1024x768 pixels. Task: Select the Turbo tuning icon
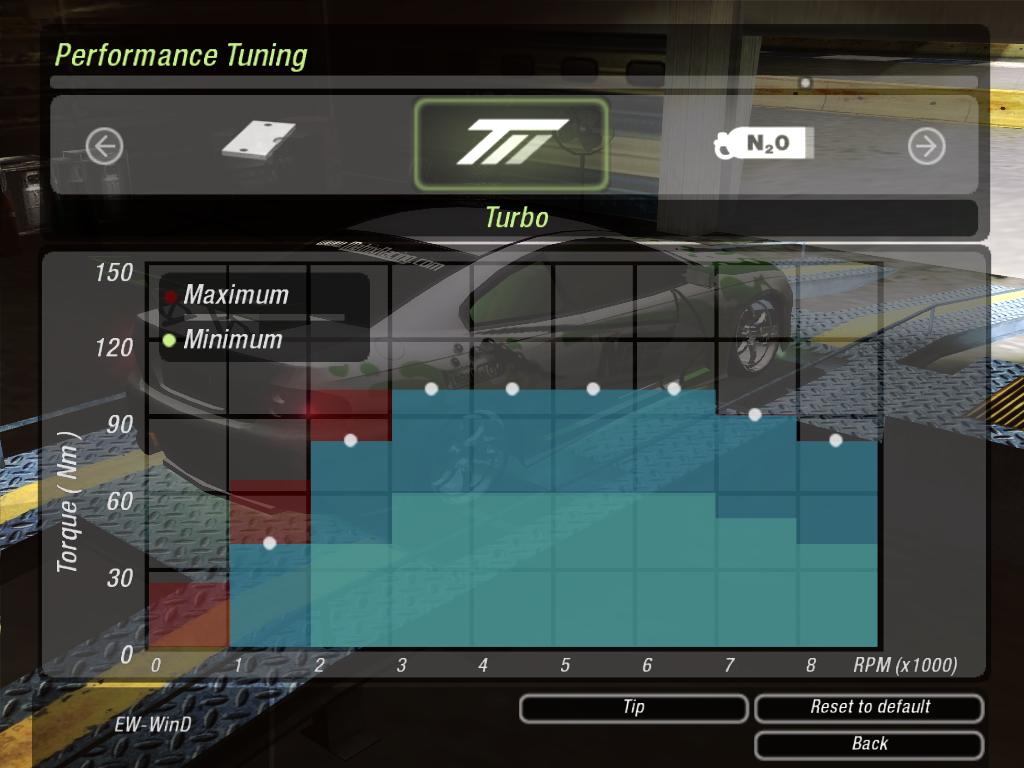[511, 144]
